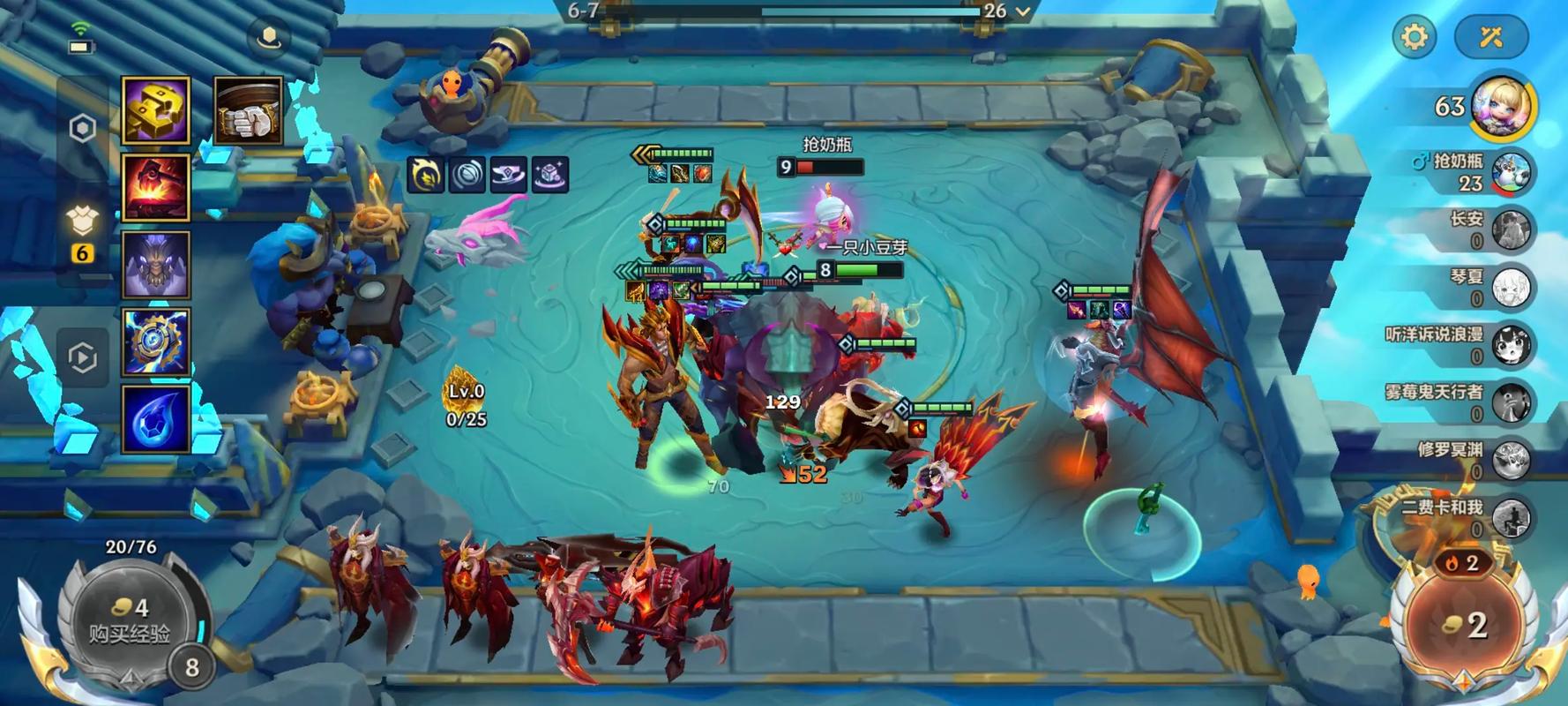Viewport: 1568px width, 706px height.
Task: Select own avatar with 63 health
Action: pyautogui.click(x=1502, y=108)
